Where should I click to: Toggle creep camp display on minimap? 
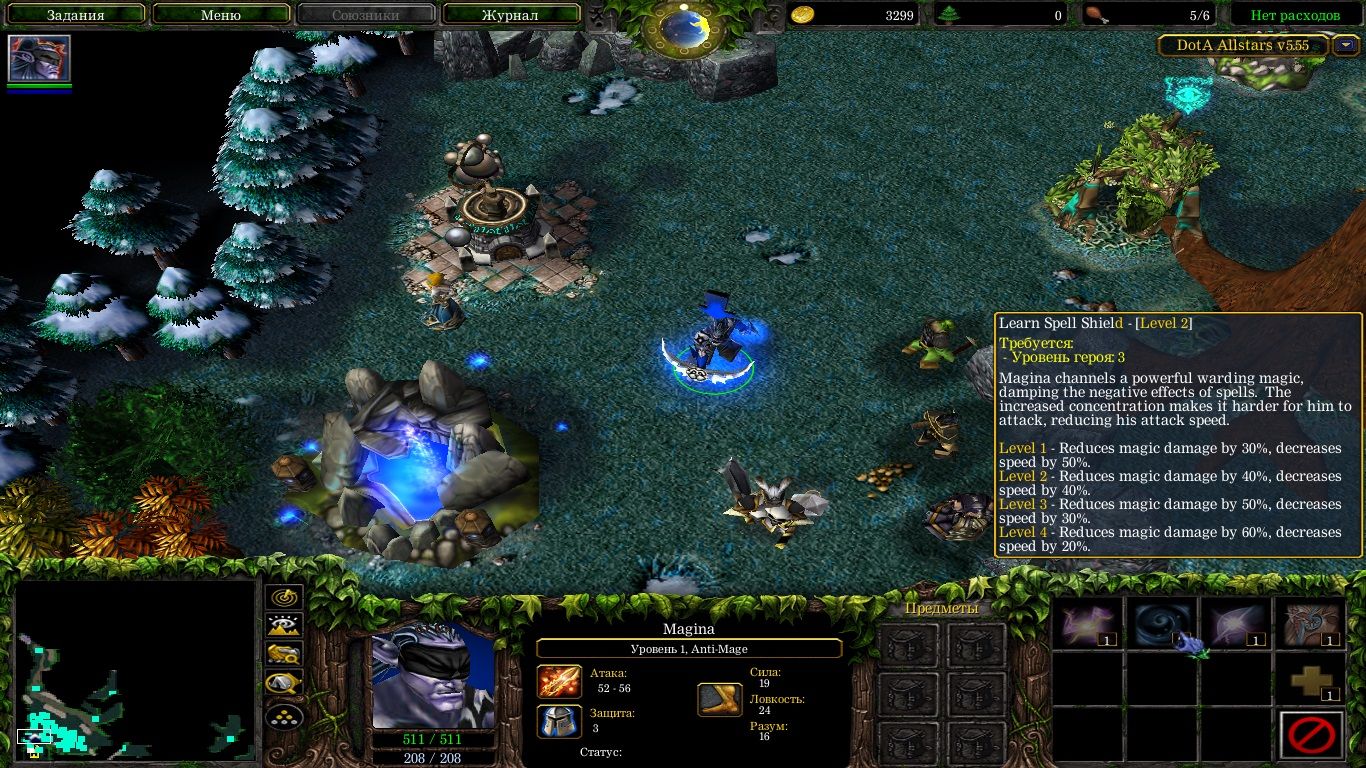pos(283,715)
